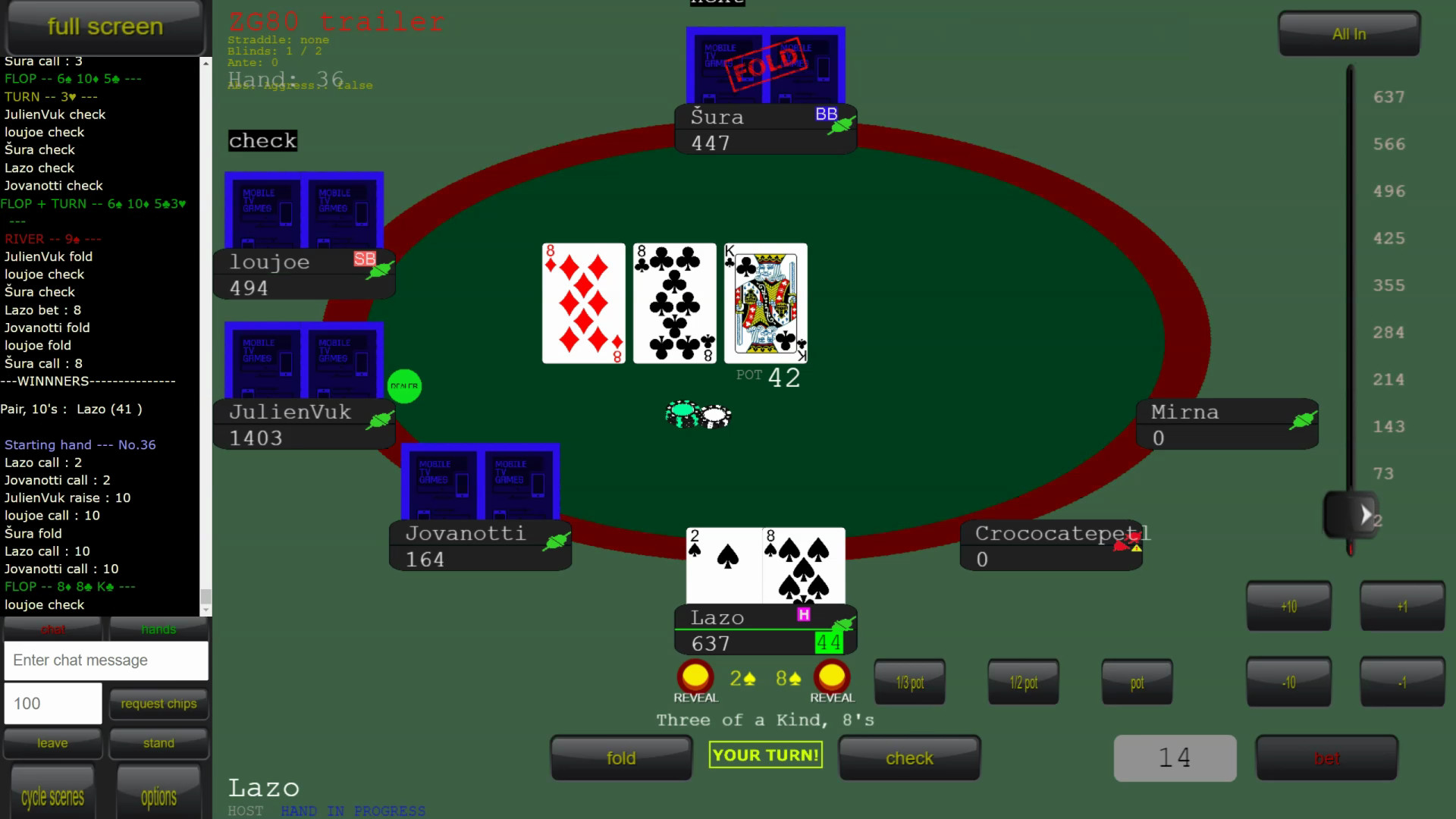The image size is (1456, 819).
Task: Click the vertical bet amount slider
Action: [x=1350, y=516]
